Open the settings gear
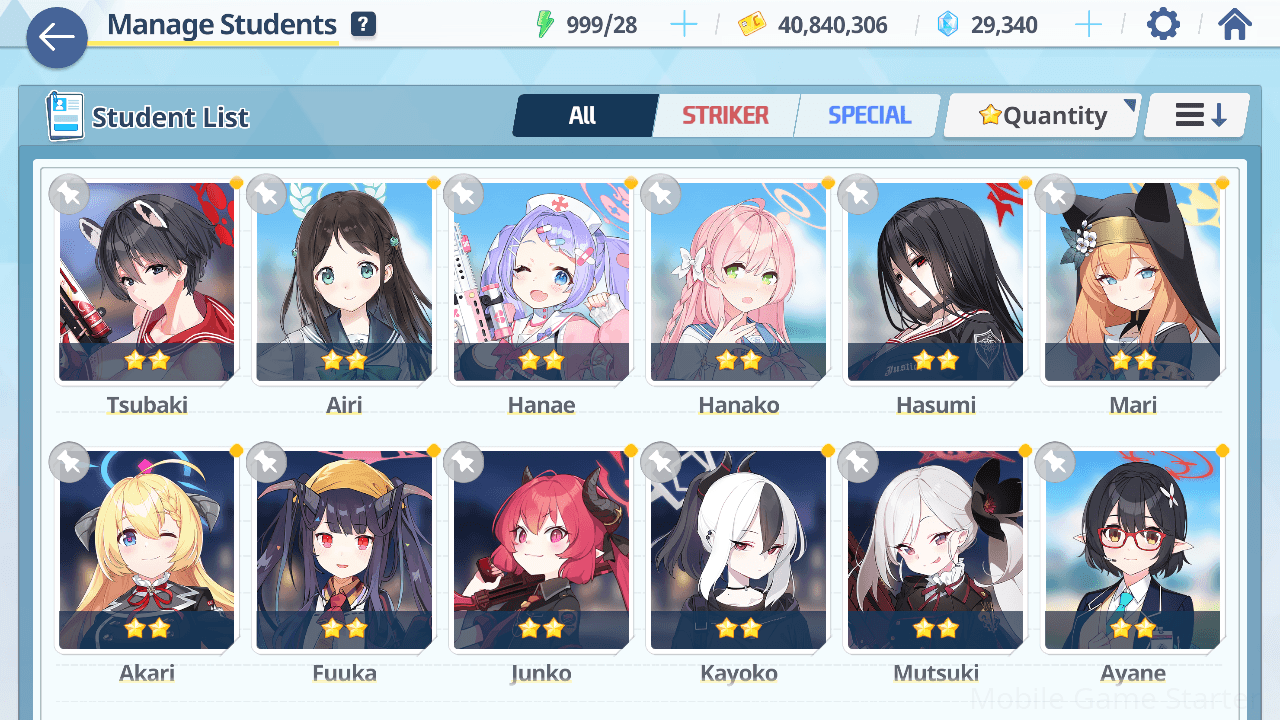The height and width of the screenshot is (720, 1280). (1163, 24)
